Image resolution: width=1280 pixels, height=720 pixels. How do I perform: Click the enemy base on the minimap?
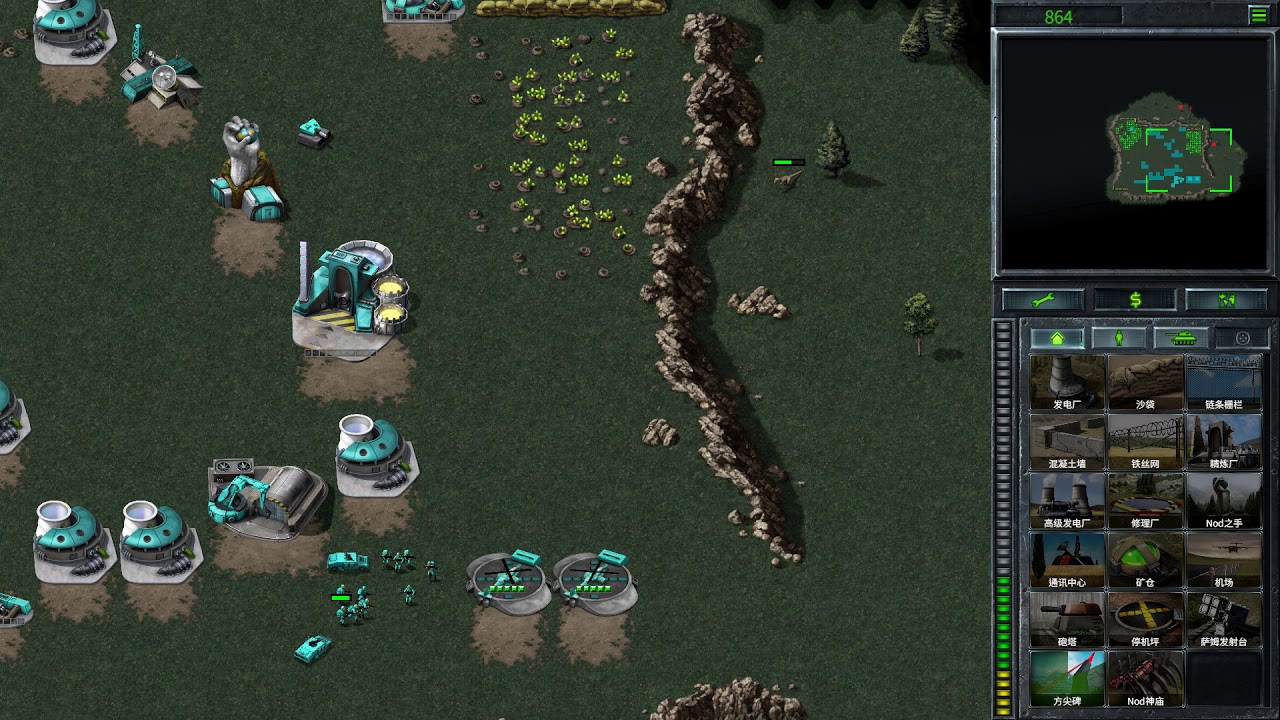point(1215,145)
